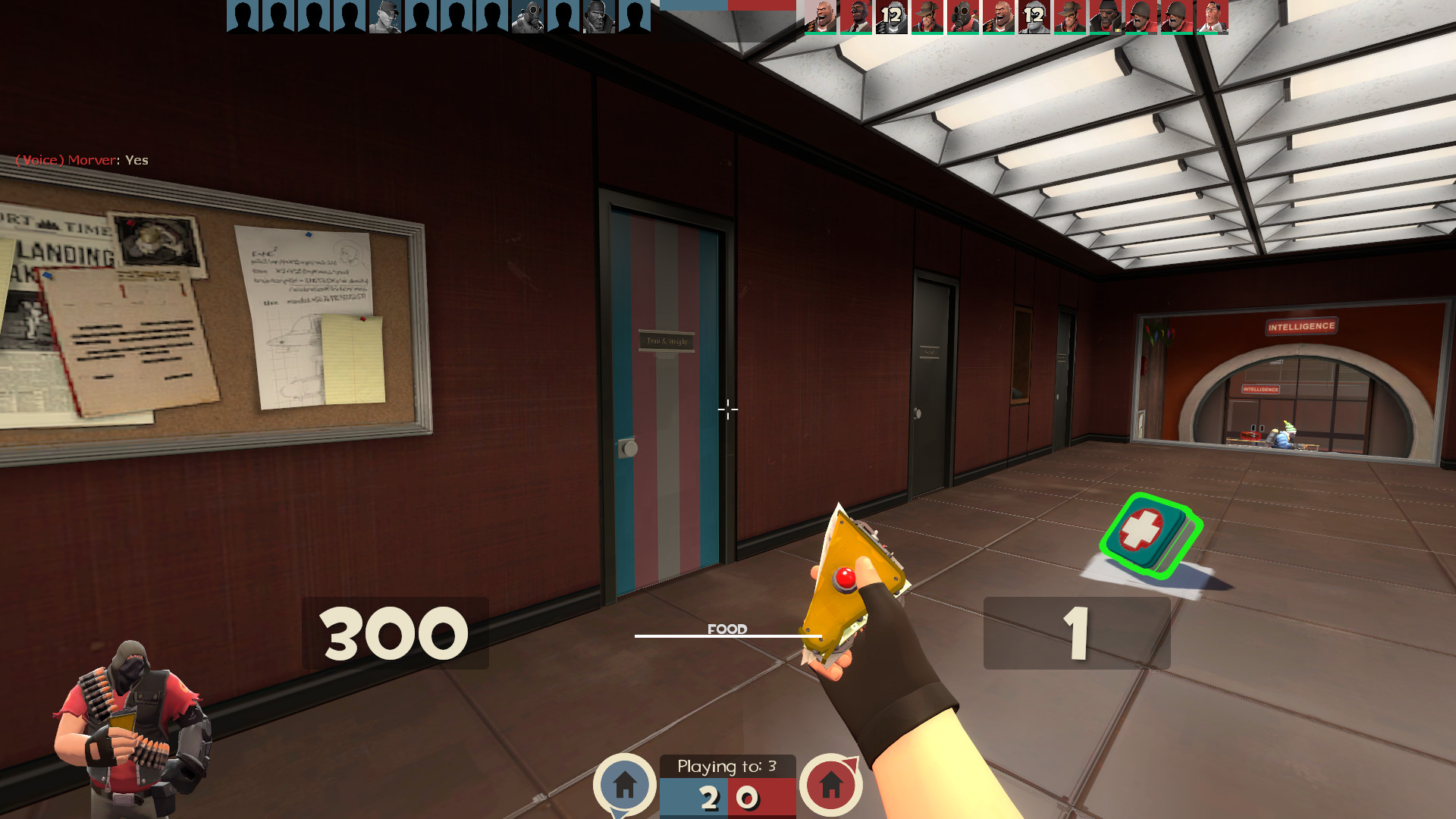Click the Morver: Yes voice chat message
Screen dimensions: 1456x819
pos(83,160)
